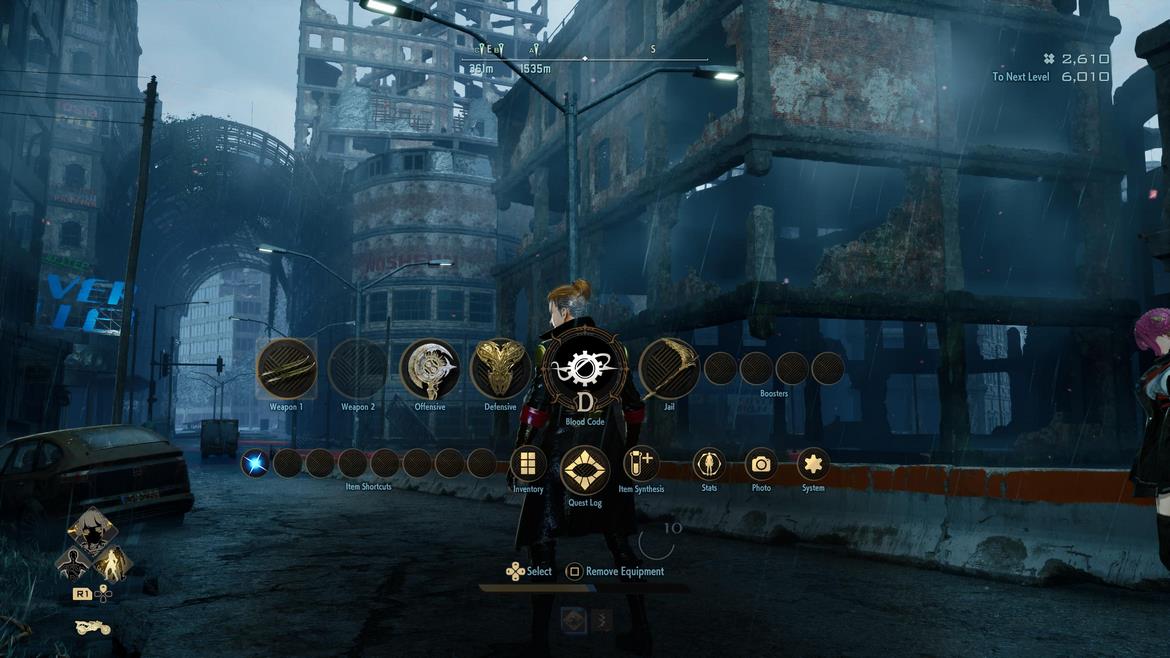This screenshot has height=658, width=1170.
Task: Select the Jail equipment slot
Action: (668, 368)
